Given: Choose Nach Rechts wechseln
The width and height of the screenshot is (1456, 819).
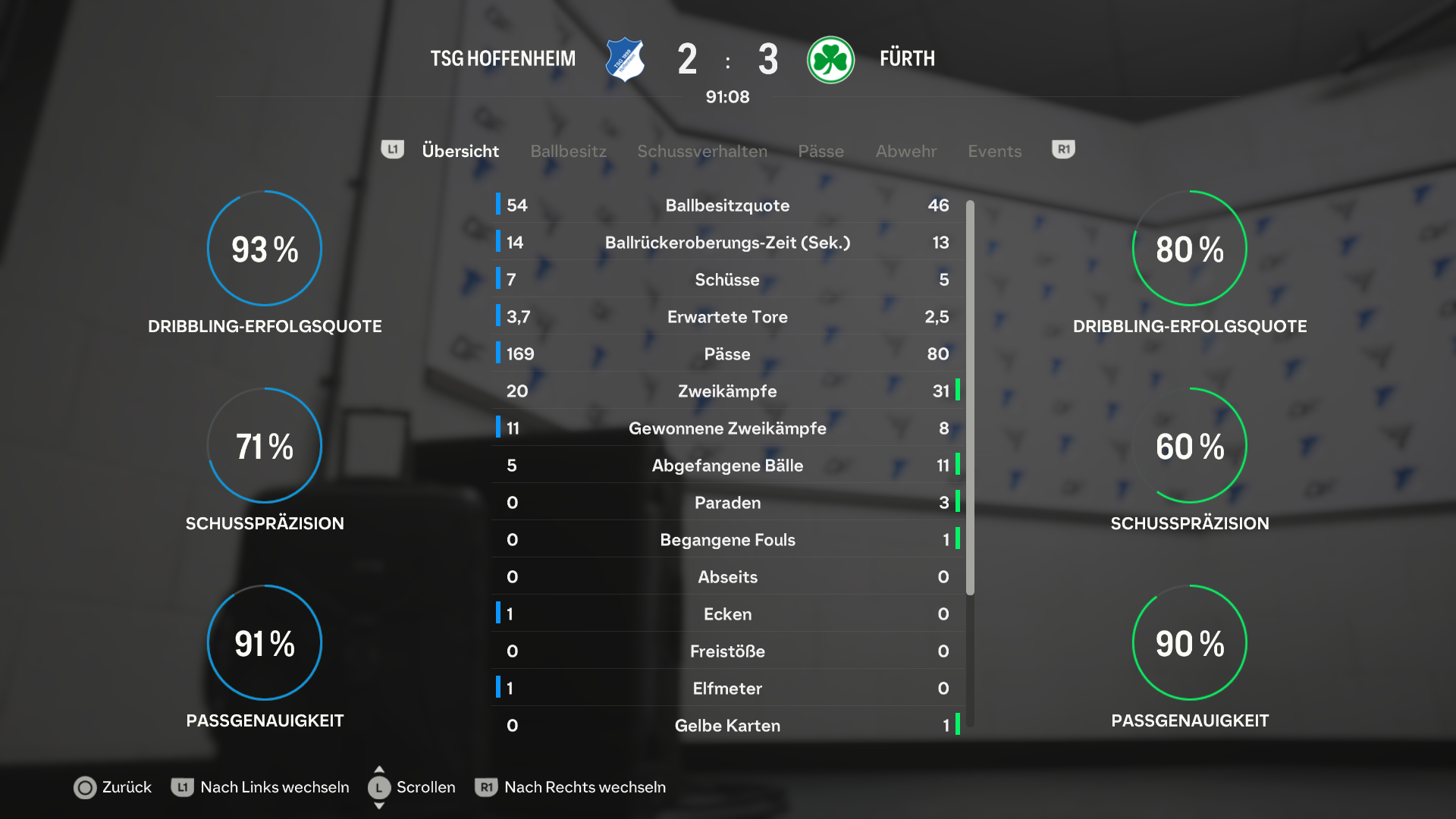Looking at the screenshot, I should coord(570,787).
